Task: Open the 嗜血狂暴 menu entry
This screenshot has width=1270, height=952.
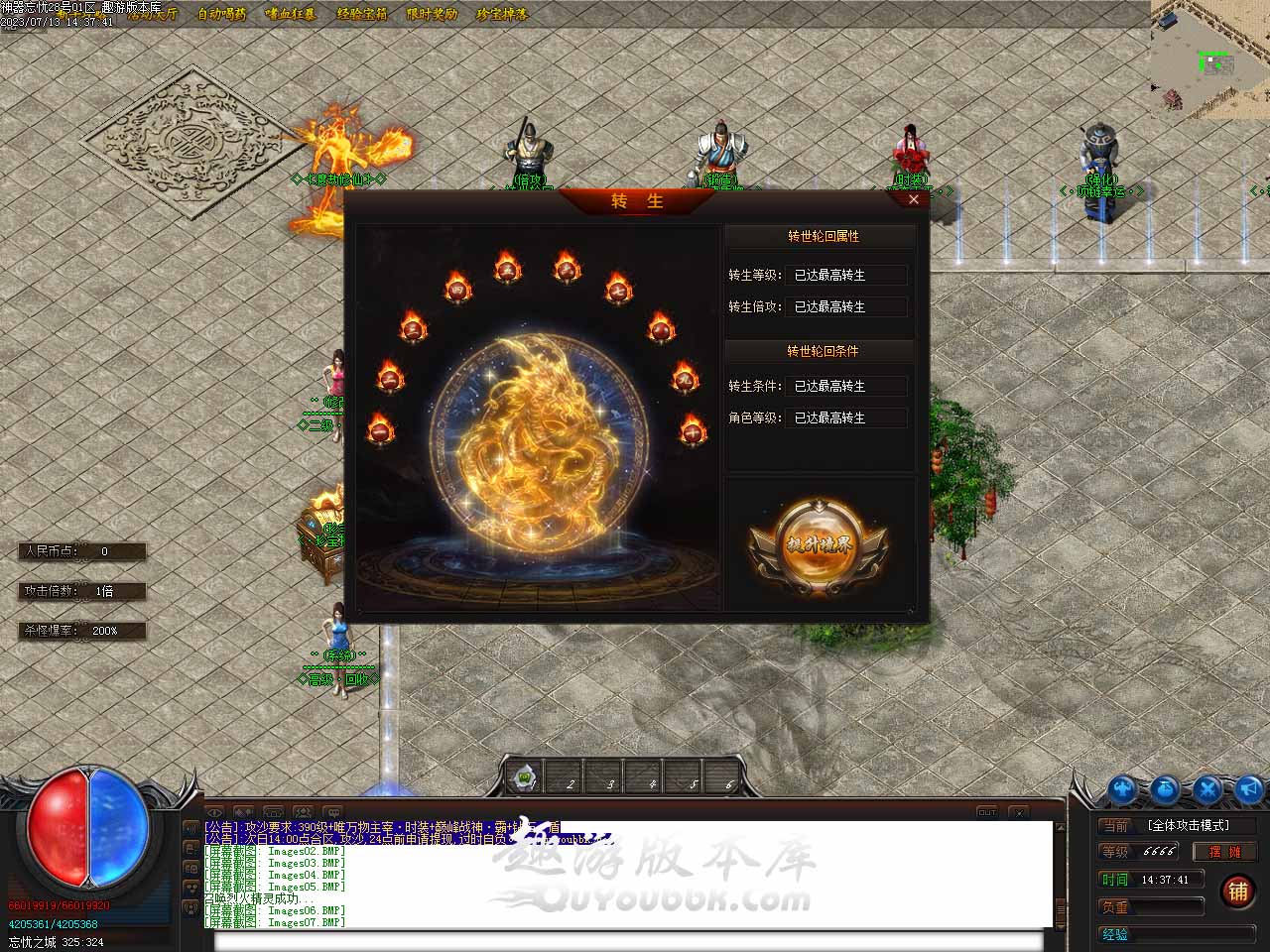Action: pos(291,14)
